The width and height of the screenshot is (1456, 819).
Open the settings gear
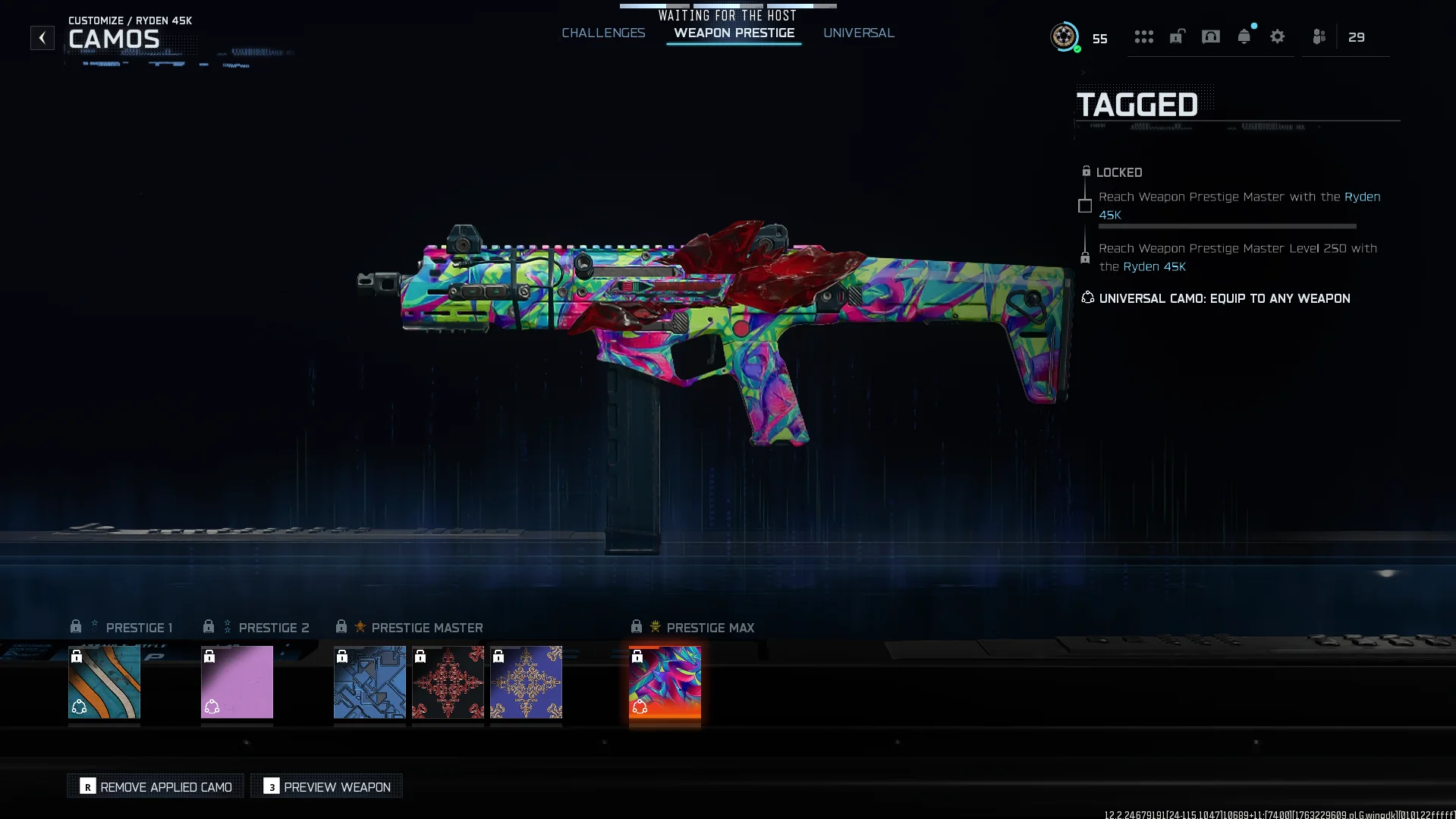tap(1277, 36)
